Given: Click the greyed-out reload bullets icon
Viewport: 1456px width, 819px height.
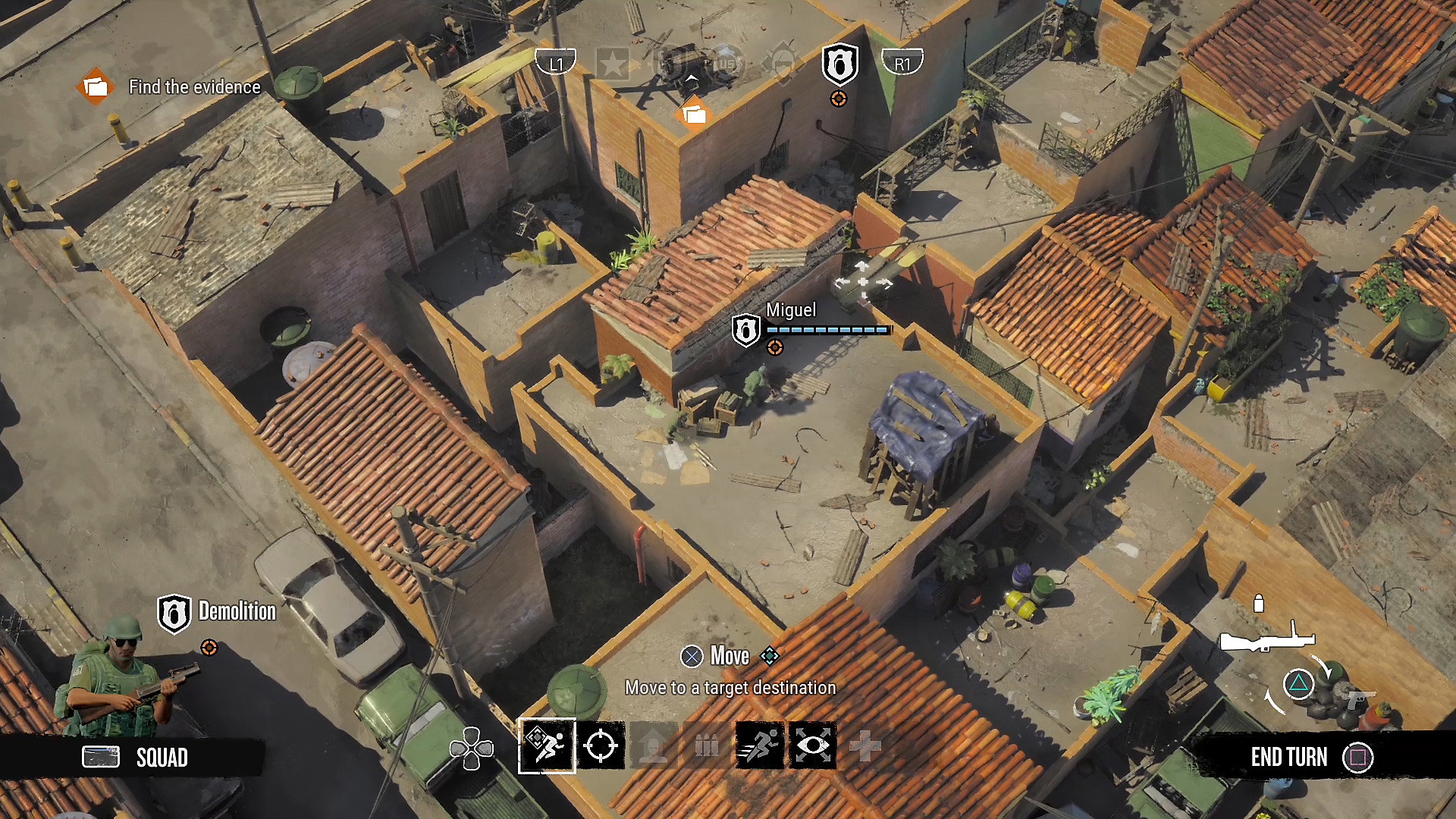Looking at the screenshot, I should (x=707, y=746).
